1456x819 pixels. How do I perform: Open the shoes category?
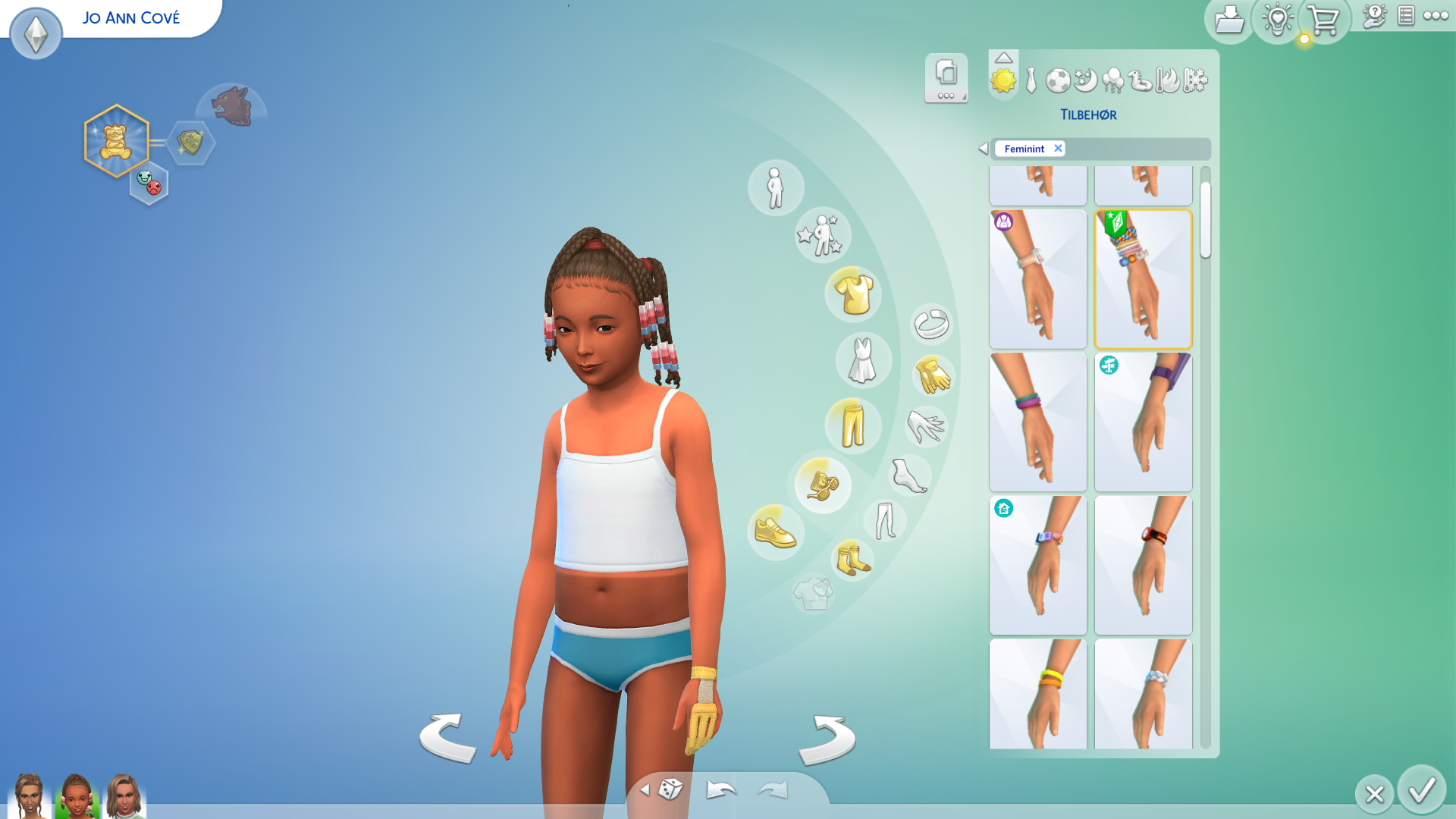coord(775,532)
